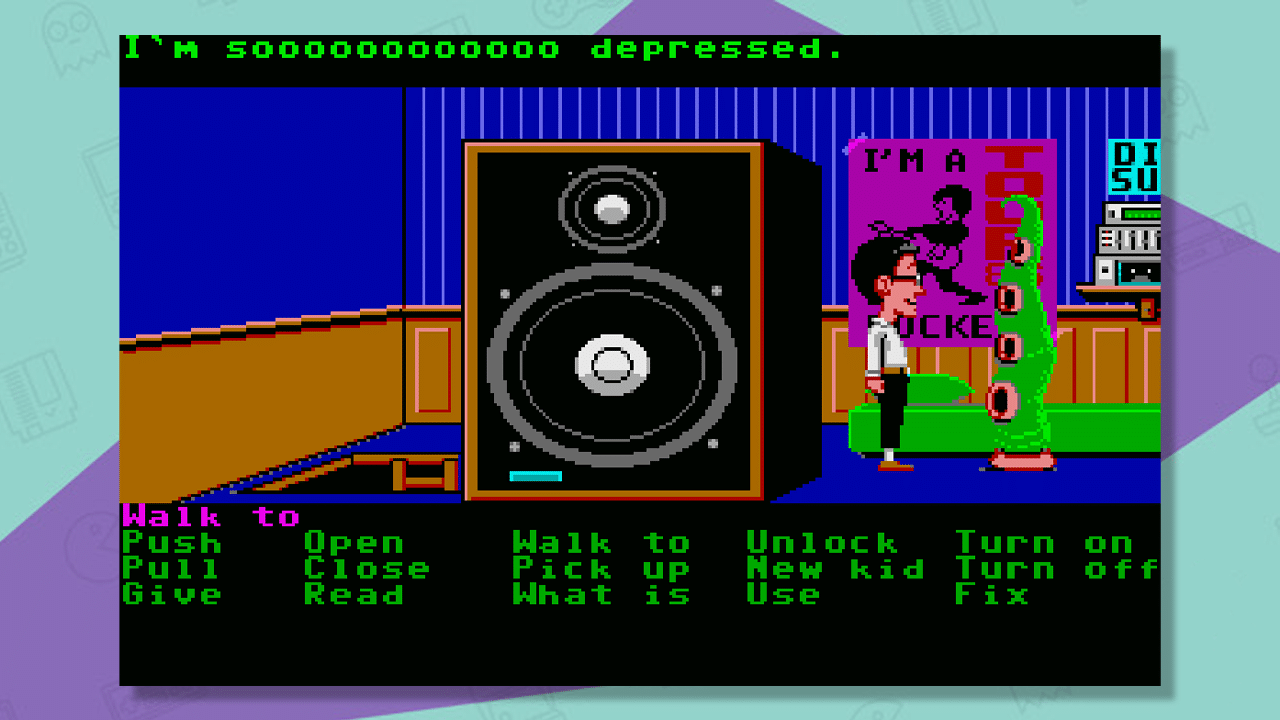This screenshot has width=1280, height=720.
Task: Select the "Walk to" verb command
Action: [600, 545]
